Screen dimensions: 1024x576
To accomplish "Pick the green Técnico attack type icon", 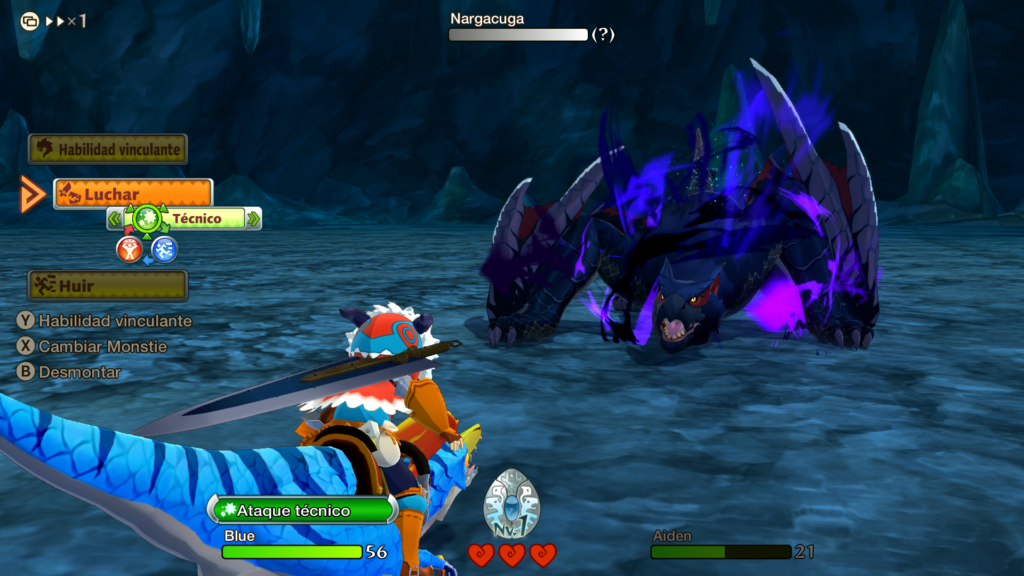I will tap(147, 217).
